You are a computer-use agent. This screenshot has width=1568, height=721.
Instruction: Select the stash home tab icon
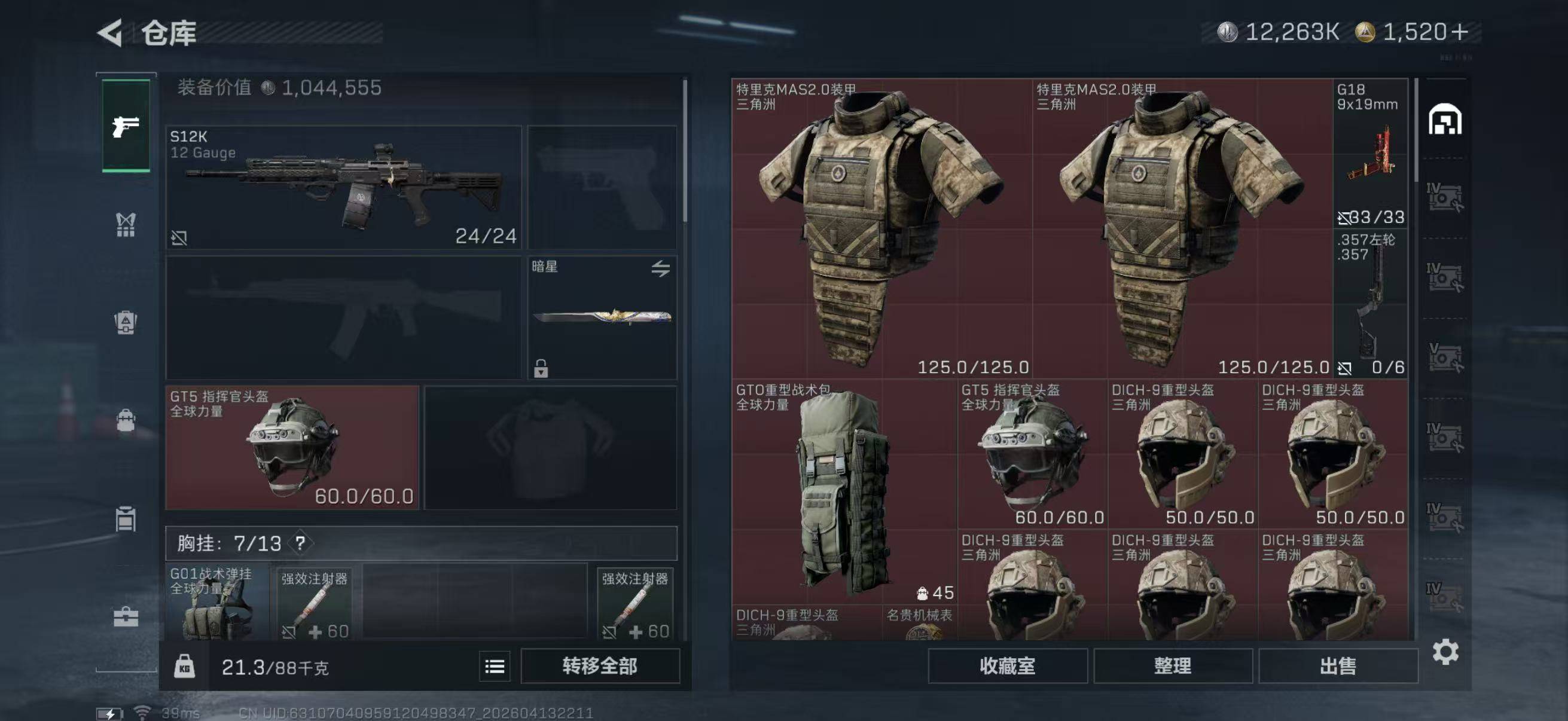tap(1445, 119)
